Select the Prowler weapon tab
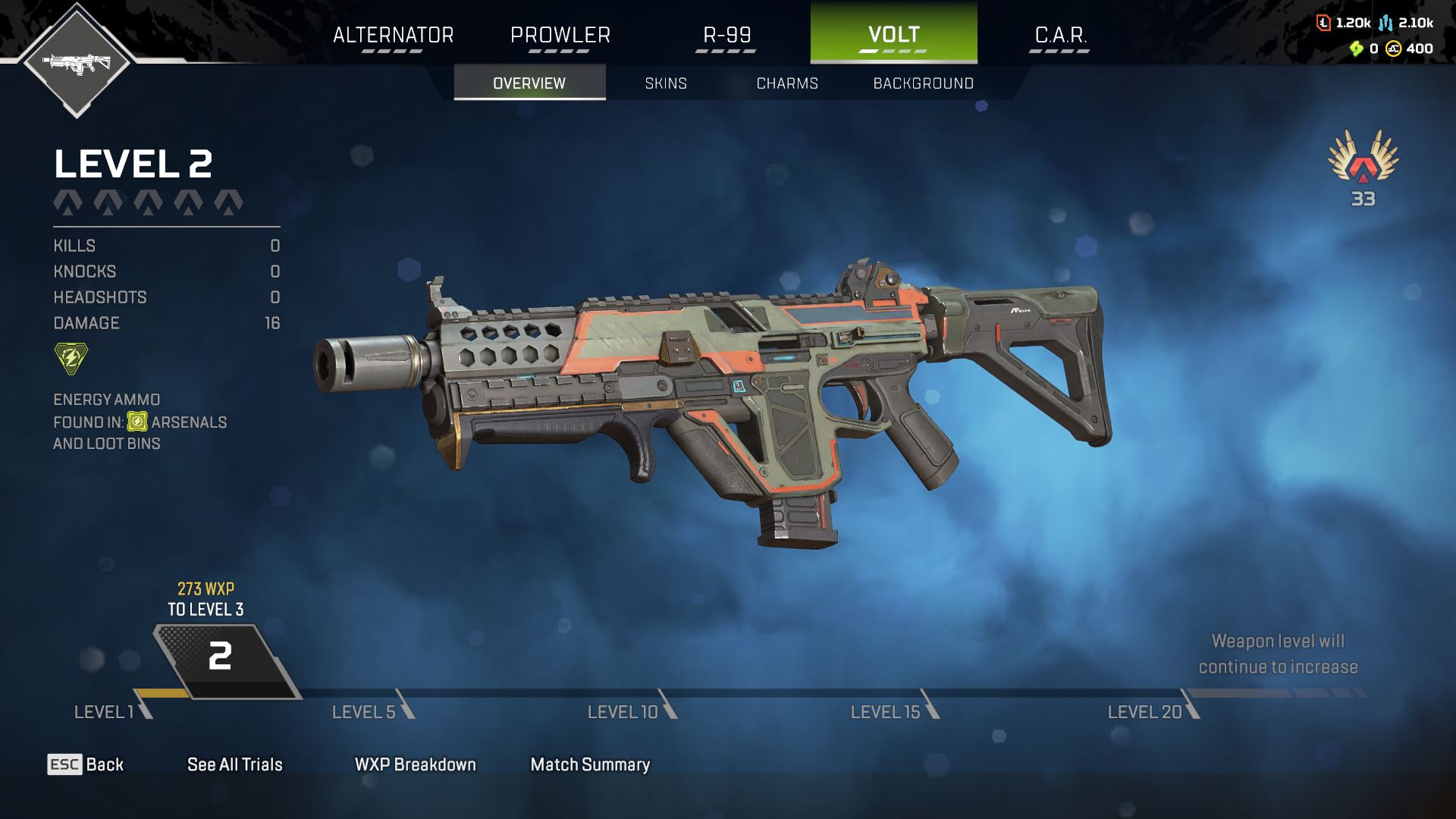Viewport: 1456px width, 819px height. (x=560, y=35)
